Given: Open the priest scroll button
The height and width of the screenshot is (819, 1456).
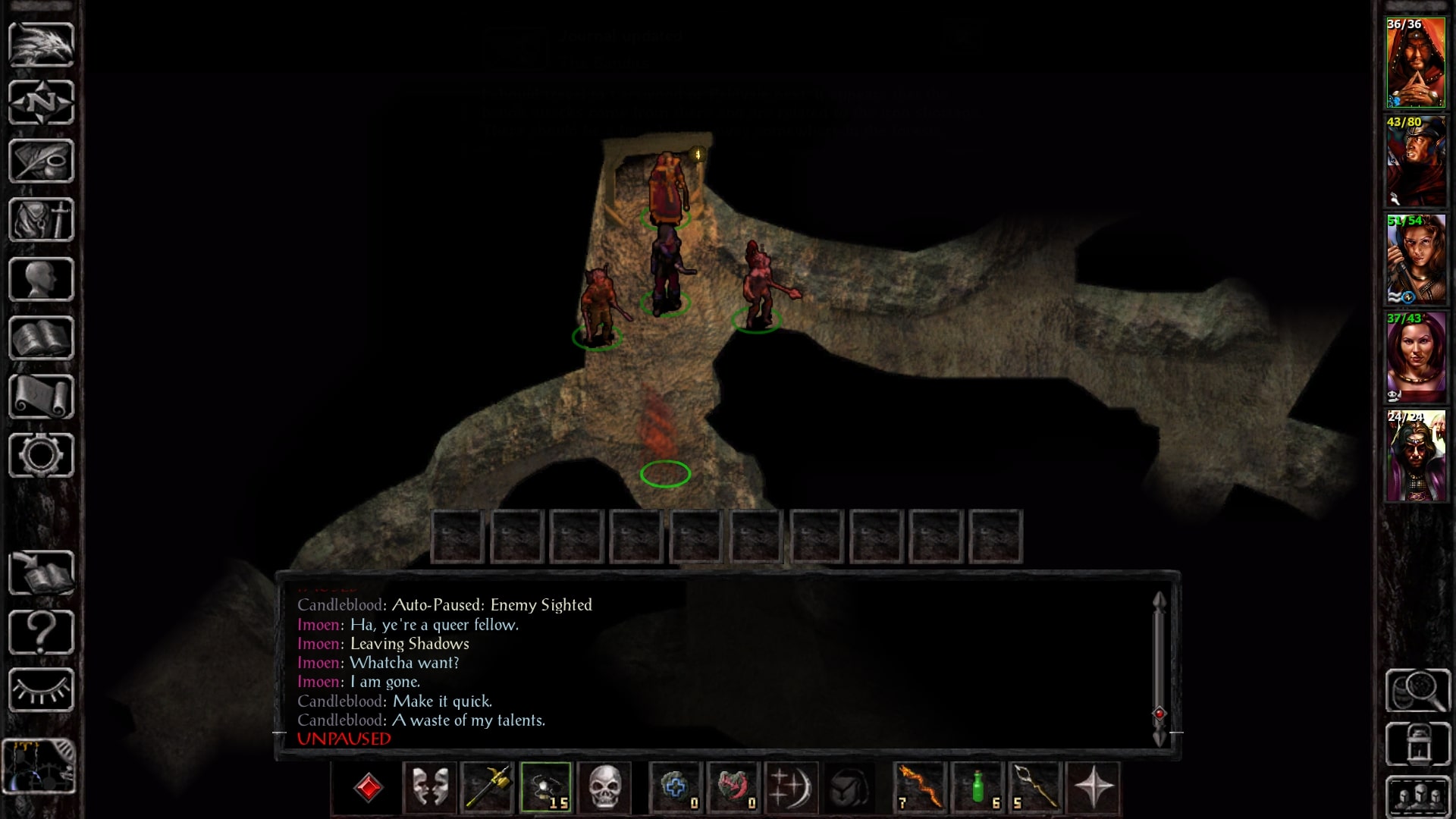Looking at the screenshot, I should tap(41, 397).
